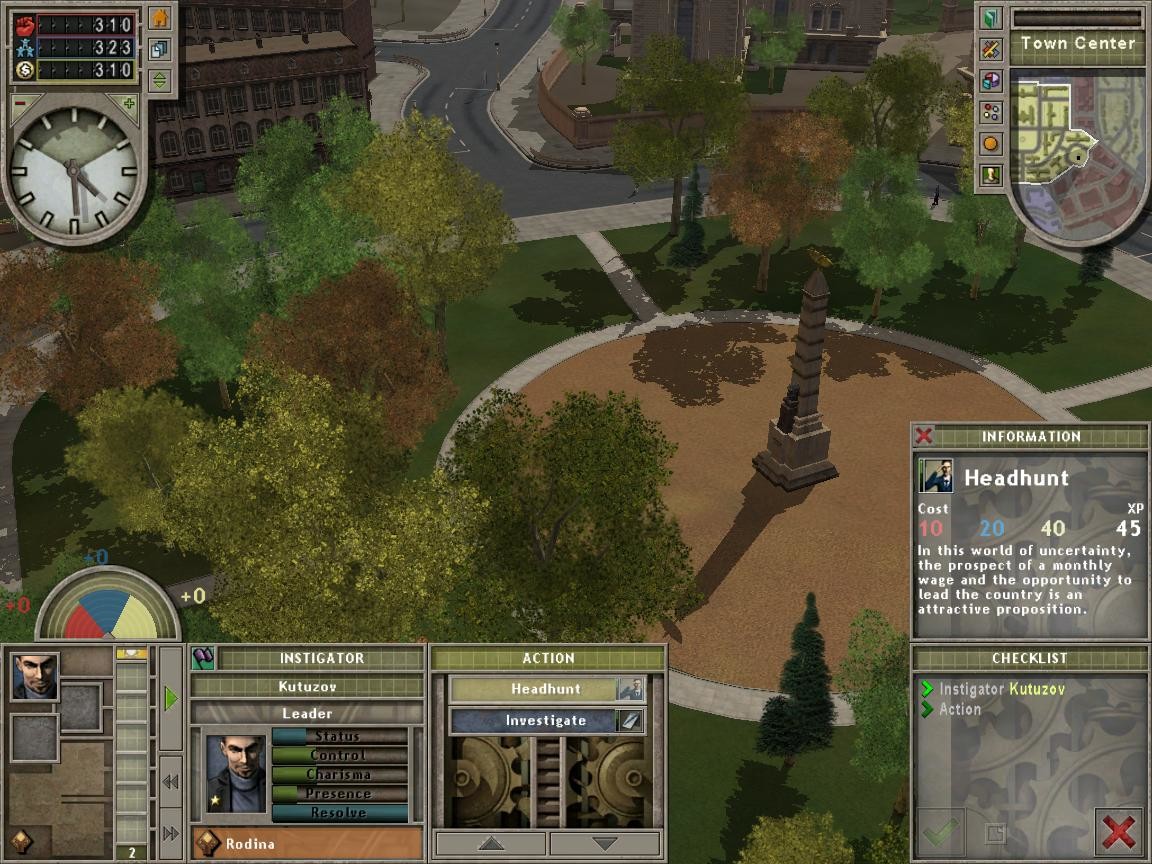Select Kutuzov's portrait in the roster

click(x=35, y=676)
